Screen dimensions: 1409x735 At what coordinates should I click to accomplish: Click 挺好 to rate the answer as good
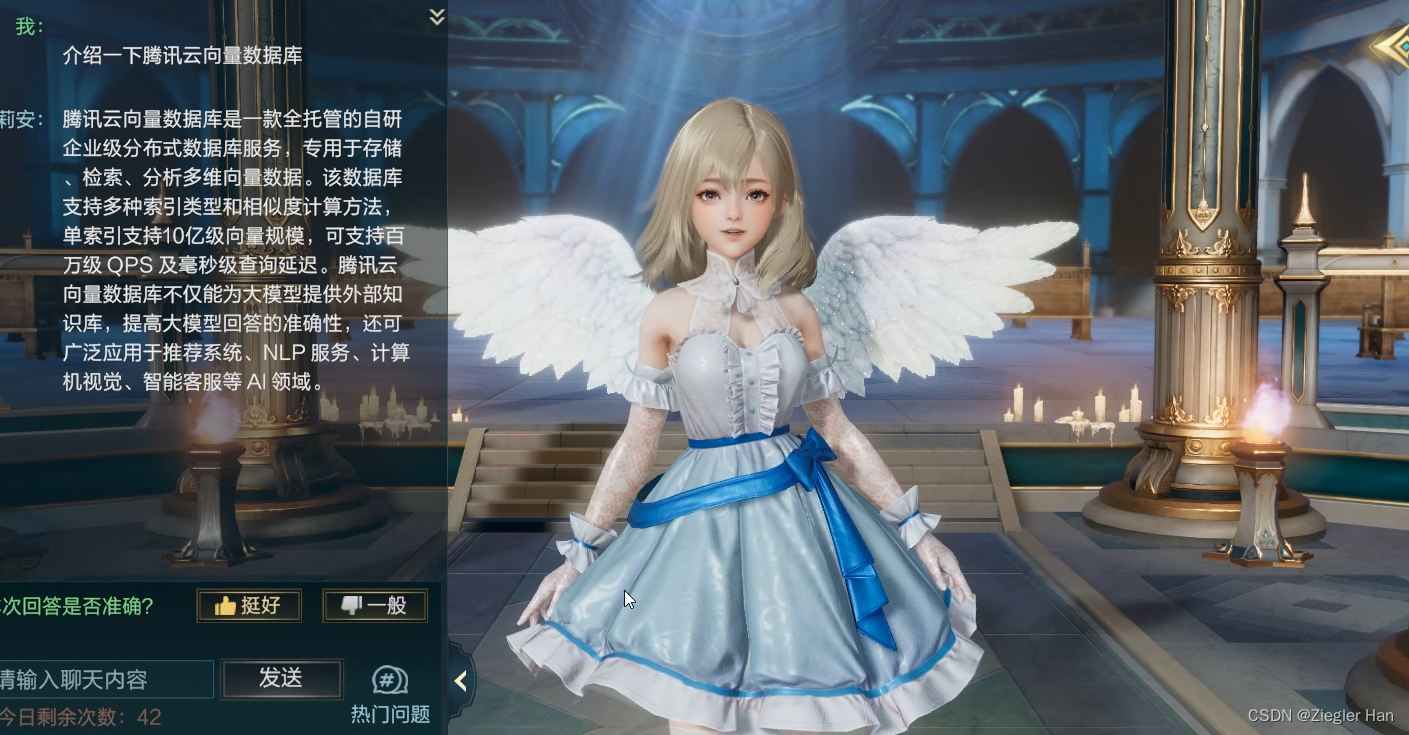249,605
